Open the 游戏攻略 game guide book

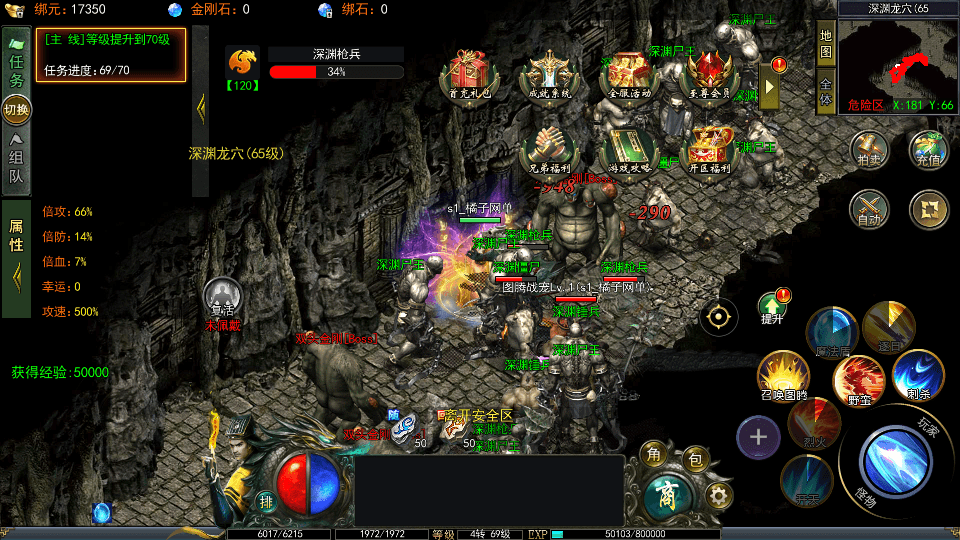click(x=629, y=148)
